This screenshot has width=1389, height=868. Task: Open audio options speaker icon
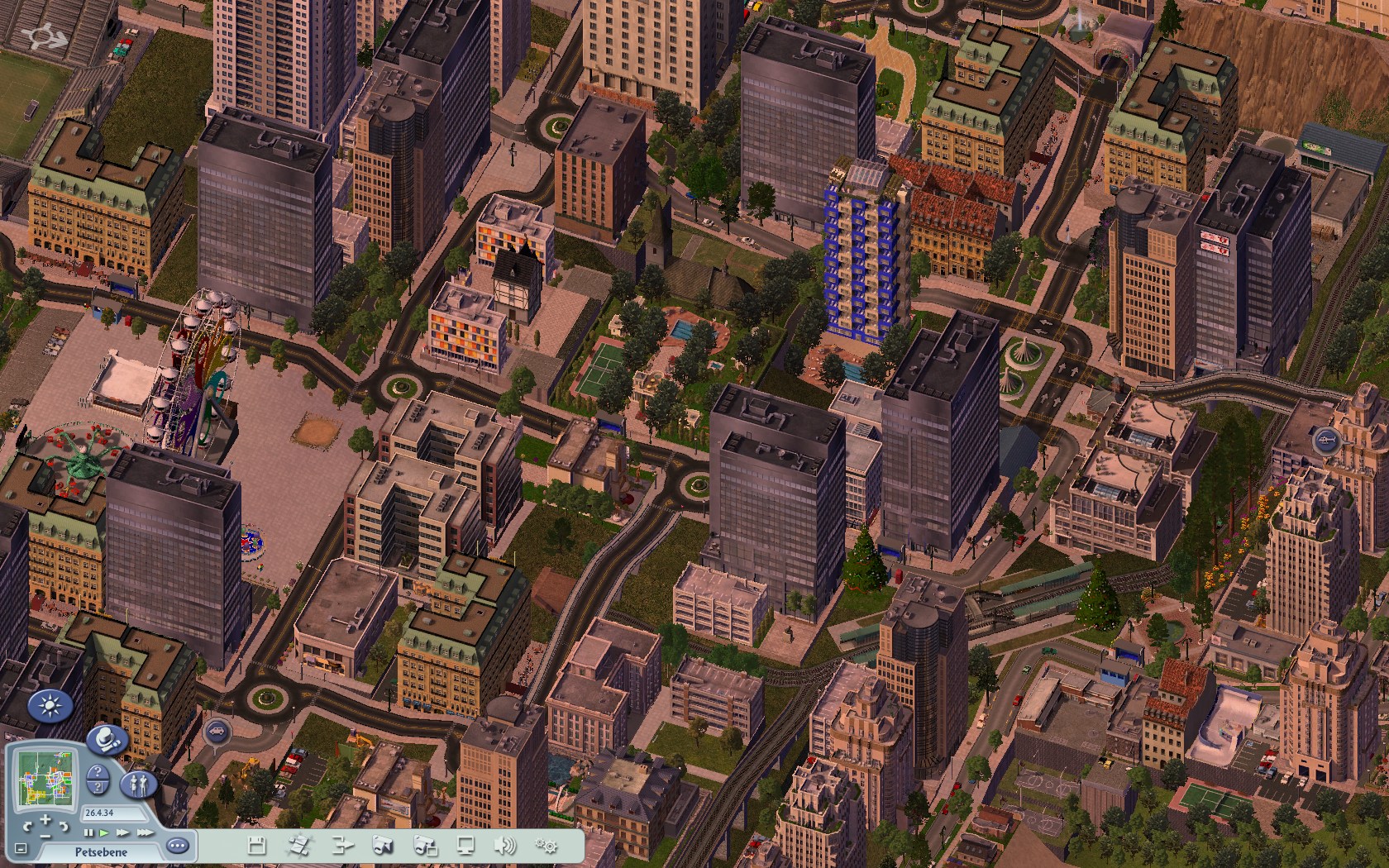click(504, 845)
